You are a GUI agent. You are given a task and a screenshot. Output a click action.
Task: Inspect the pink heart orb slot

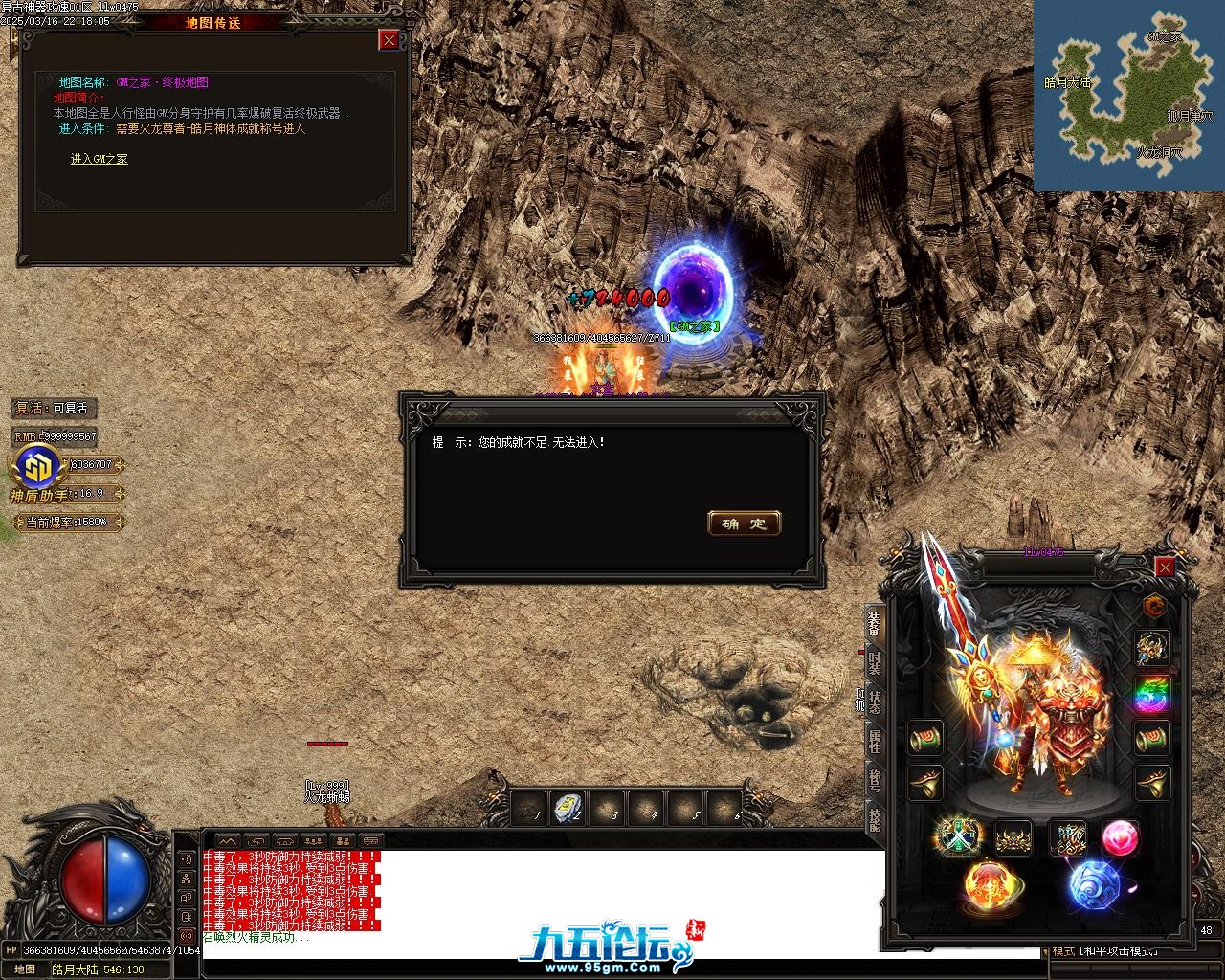[x=1120, y=838]
